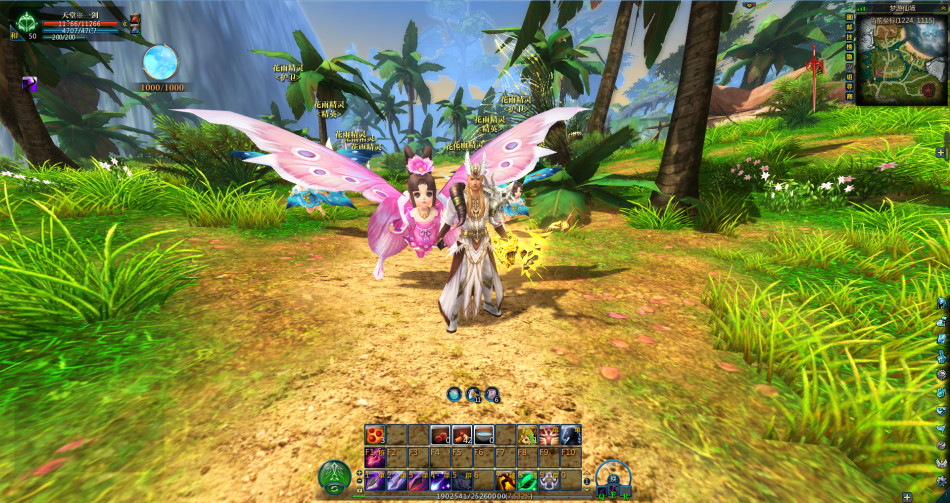
Task: Use the roasted meat item with count 42
Action: coord(461,435)
